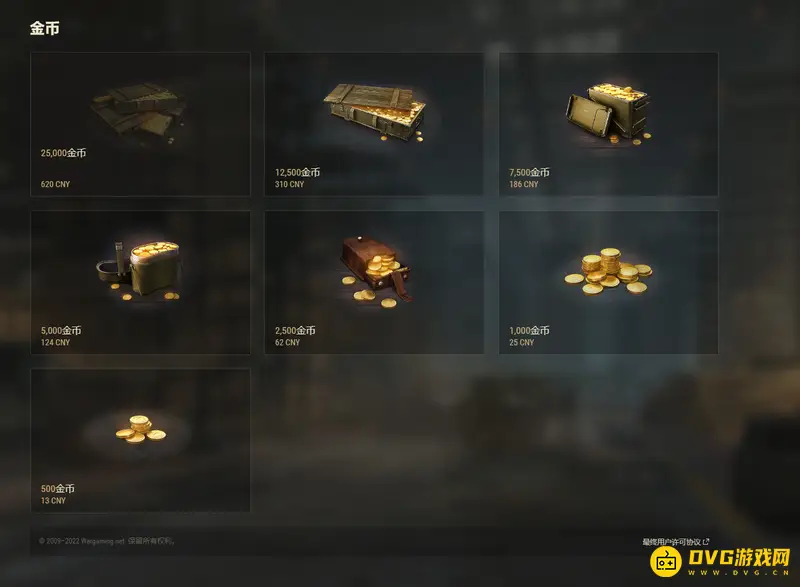Choose the 12,500 gold crate
The height and width of the screenshot is (587, 800).
coord(374,124)
